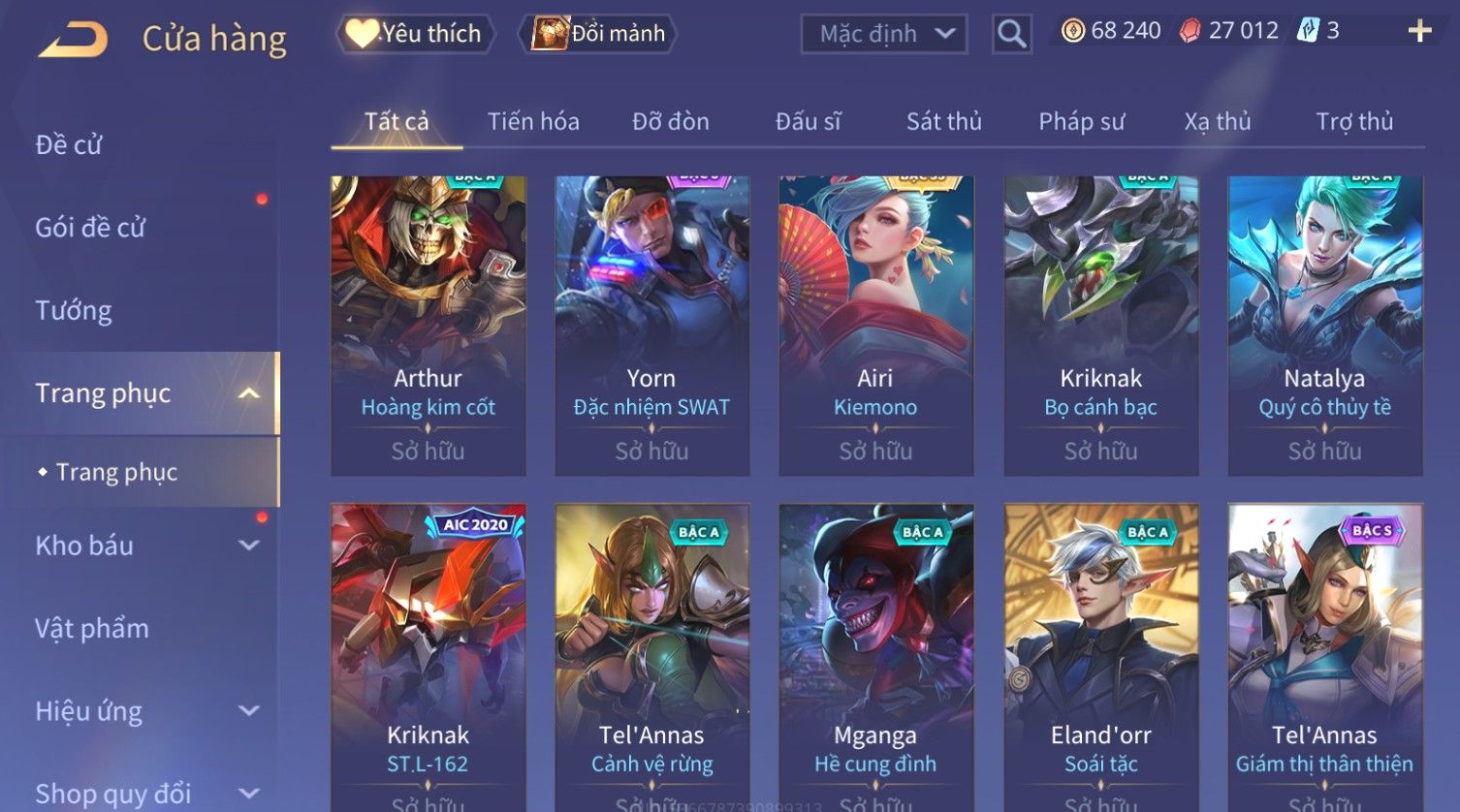Open the Vật phẩm items section
Image resolution: width=1460 pixels, height=812 pixels.
92,629
